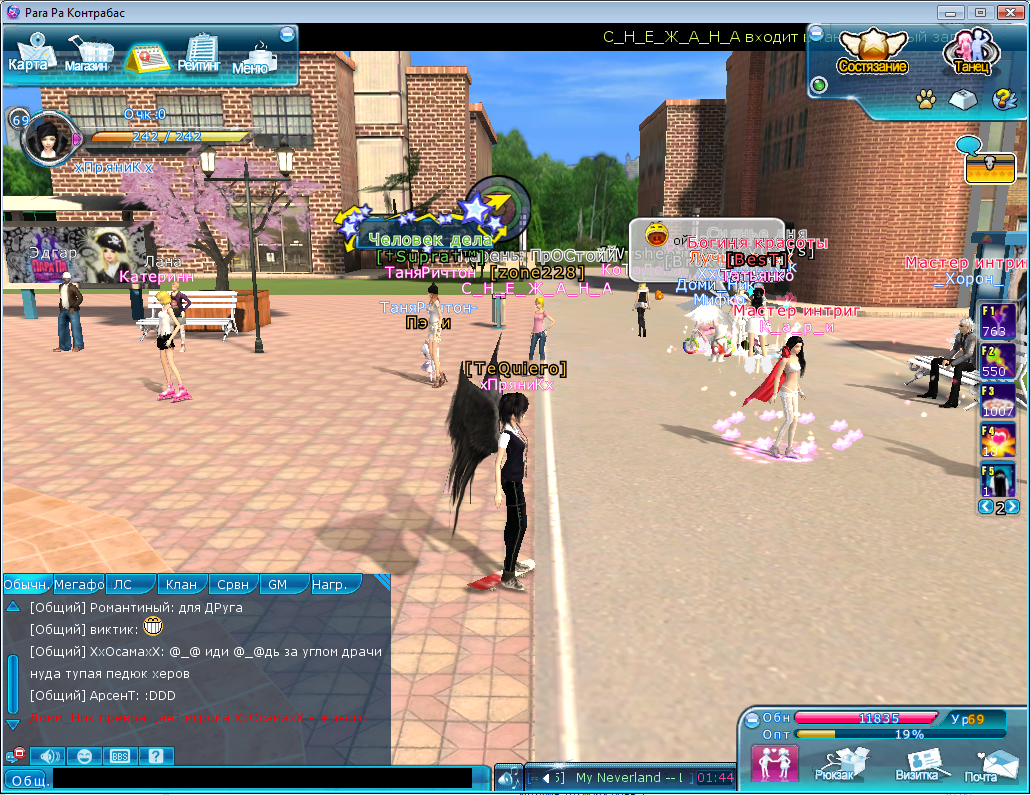
Task: Go to the next quick slot page
Action: point(1013,507)
